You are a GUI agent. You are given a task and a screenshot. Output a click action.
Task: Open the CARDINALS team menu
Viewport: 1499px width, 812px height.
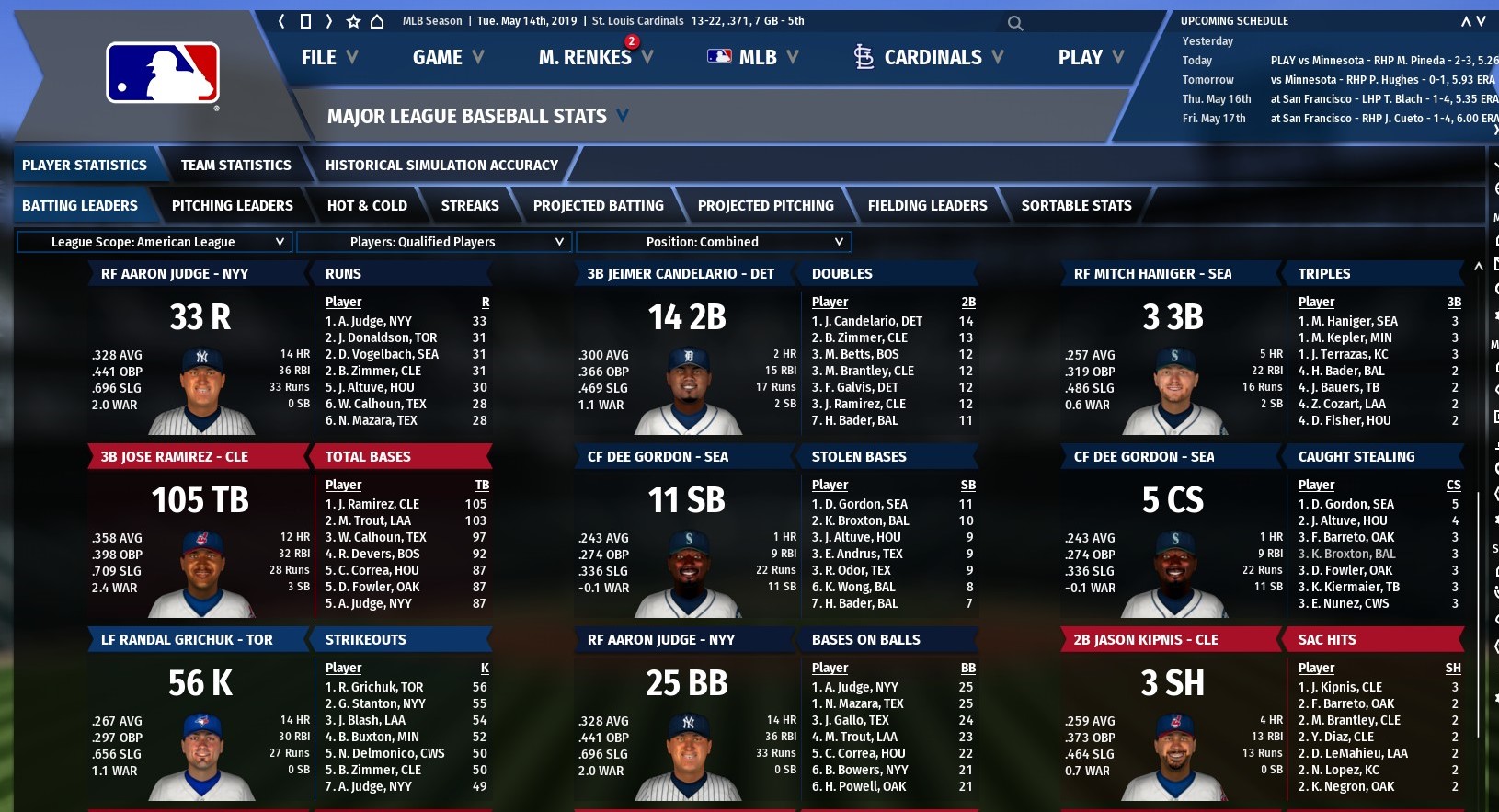click(x=928, y=57)
